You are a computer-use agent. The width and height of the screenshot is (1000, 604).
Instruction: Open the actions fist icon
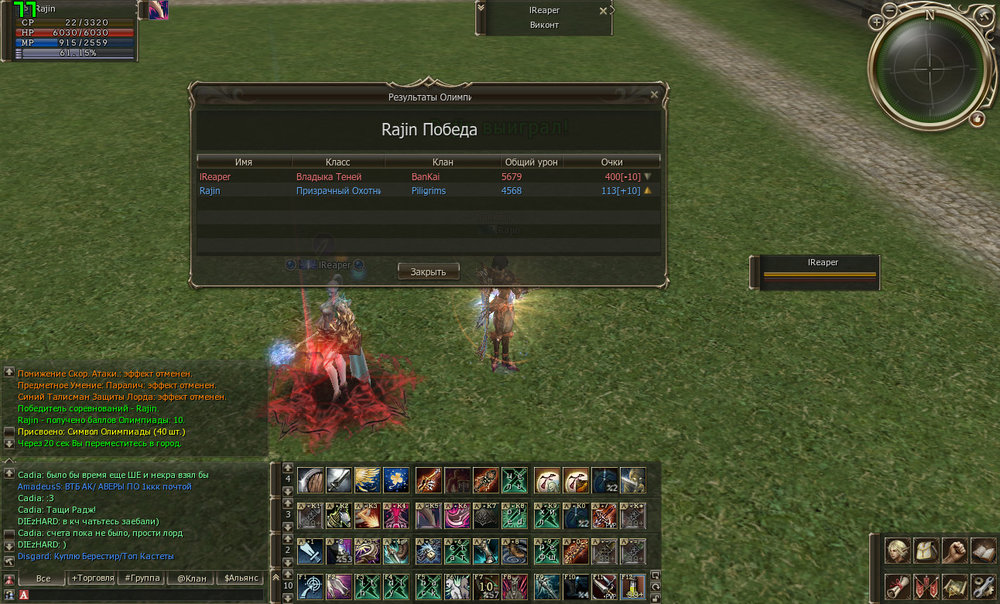point(954,552)
